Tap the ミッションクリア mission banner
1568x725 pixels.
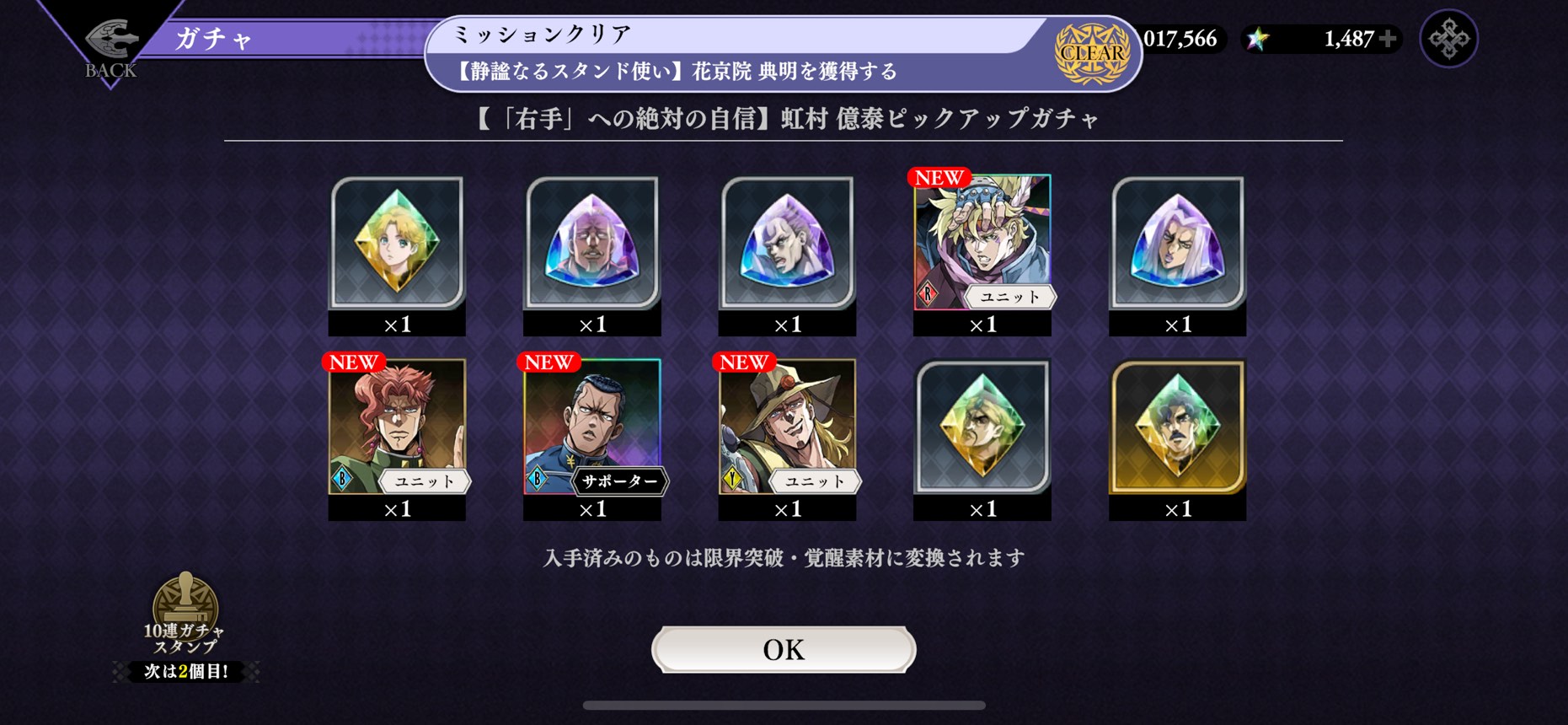point(784,53)
